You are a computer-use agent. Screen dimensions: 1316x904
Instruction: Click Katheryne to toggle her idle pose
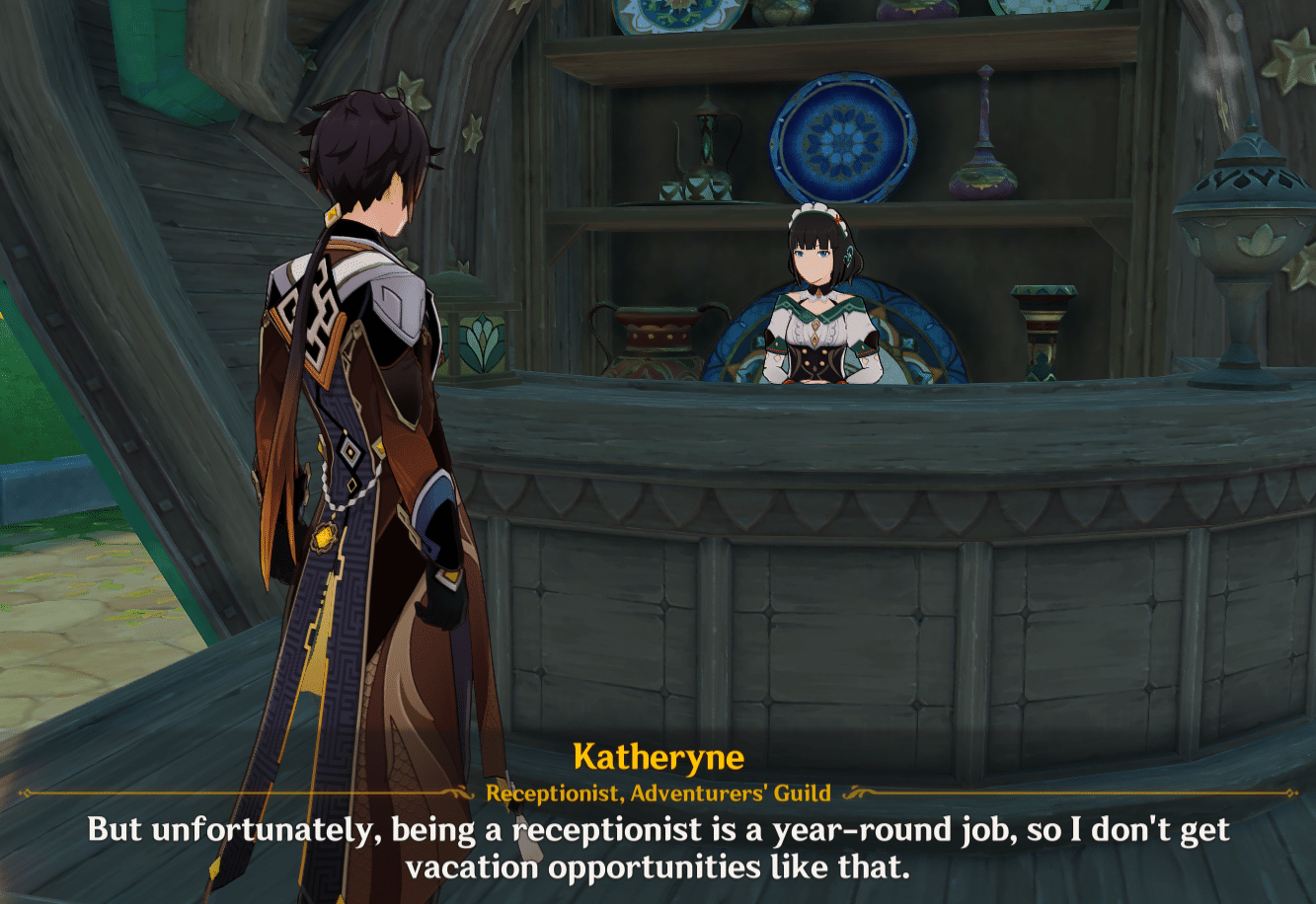coord(815,296)
